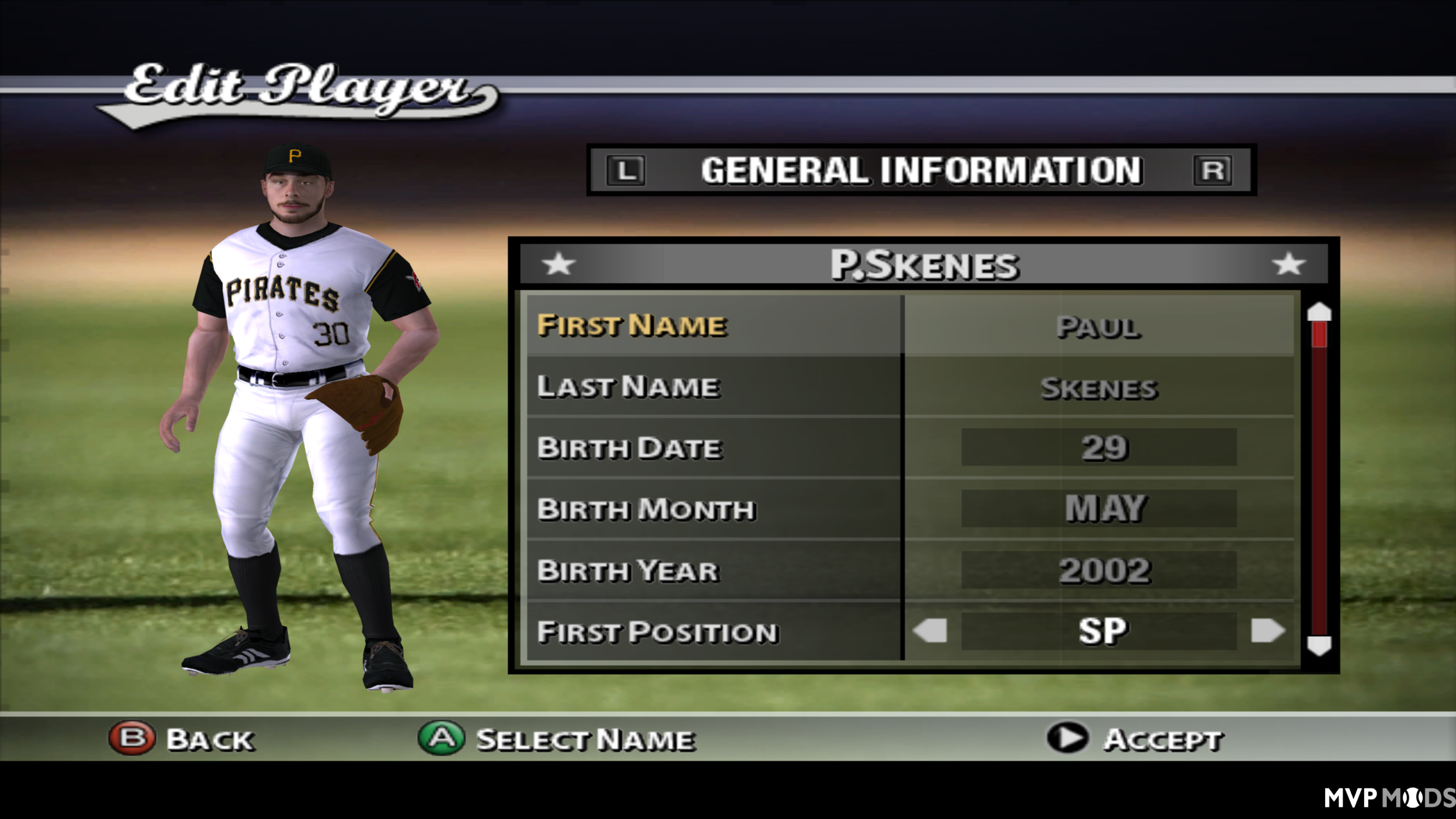Click the R shoulder button icon
This screenshot has height=819, width=1456.
point(1212,171)
